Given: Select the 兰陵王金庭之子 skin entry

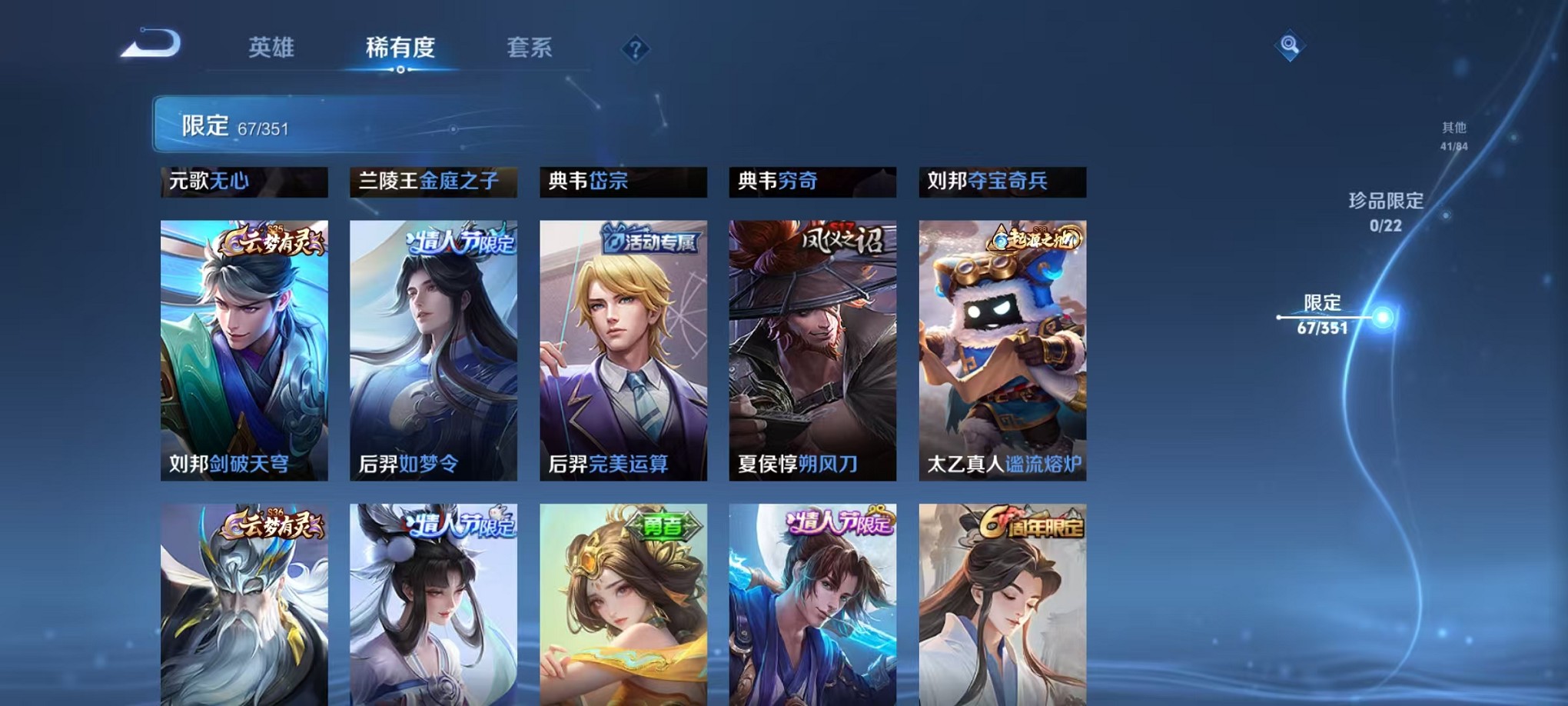Looking at the screenshot, I should coord(432,182).
